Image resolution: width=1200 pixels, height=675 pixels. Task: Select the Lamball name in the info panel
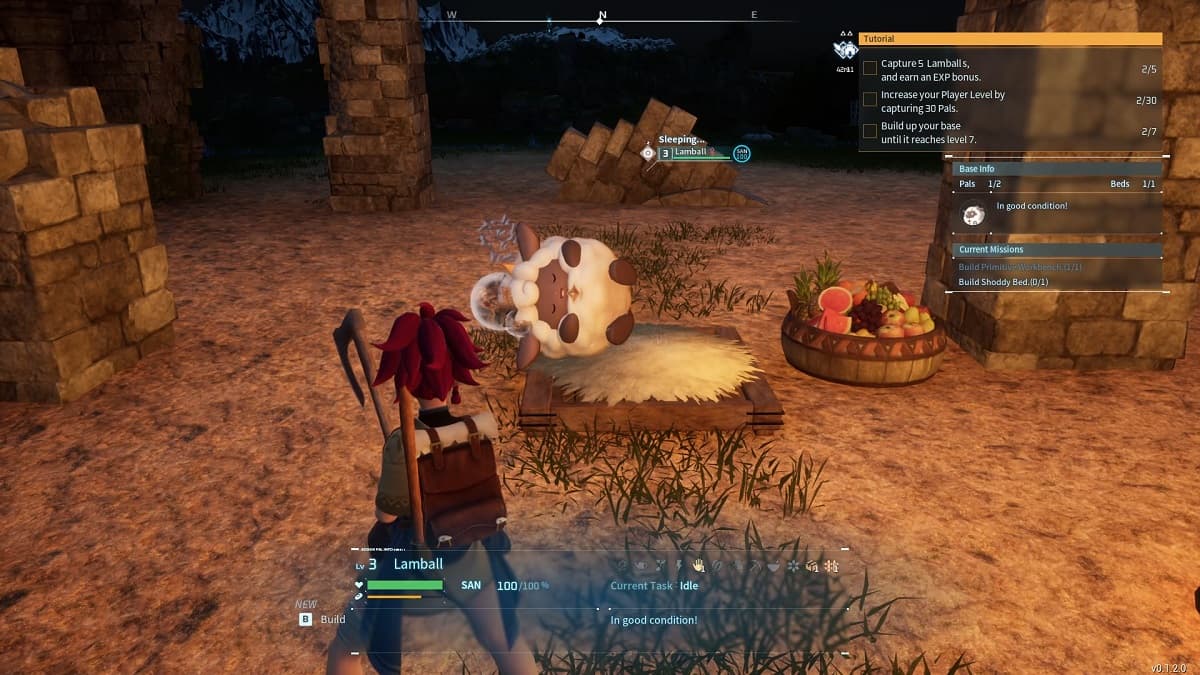point(418,564)
